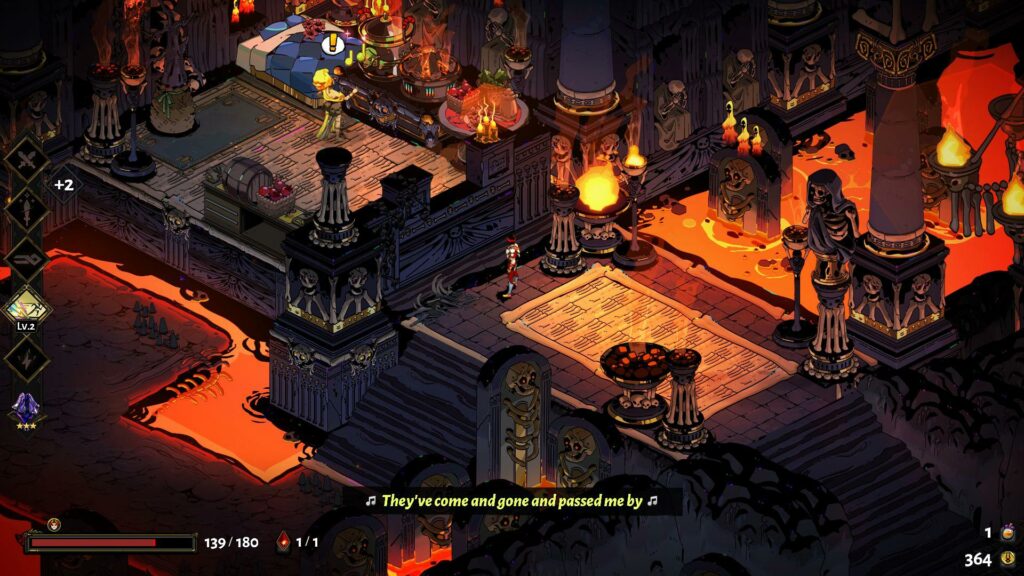Click the red Bloodstone cast ammo icon
The image size is (1024, 576).
(282, 542)
